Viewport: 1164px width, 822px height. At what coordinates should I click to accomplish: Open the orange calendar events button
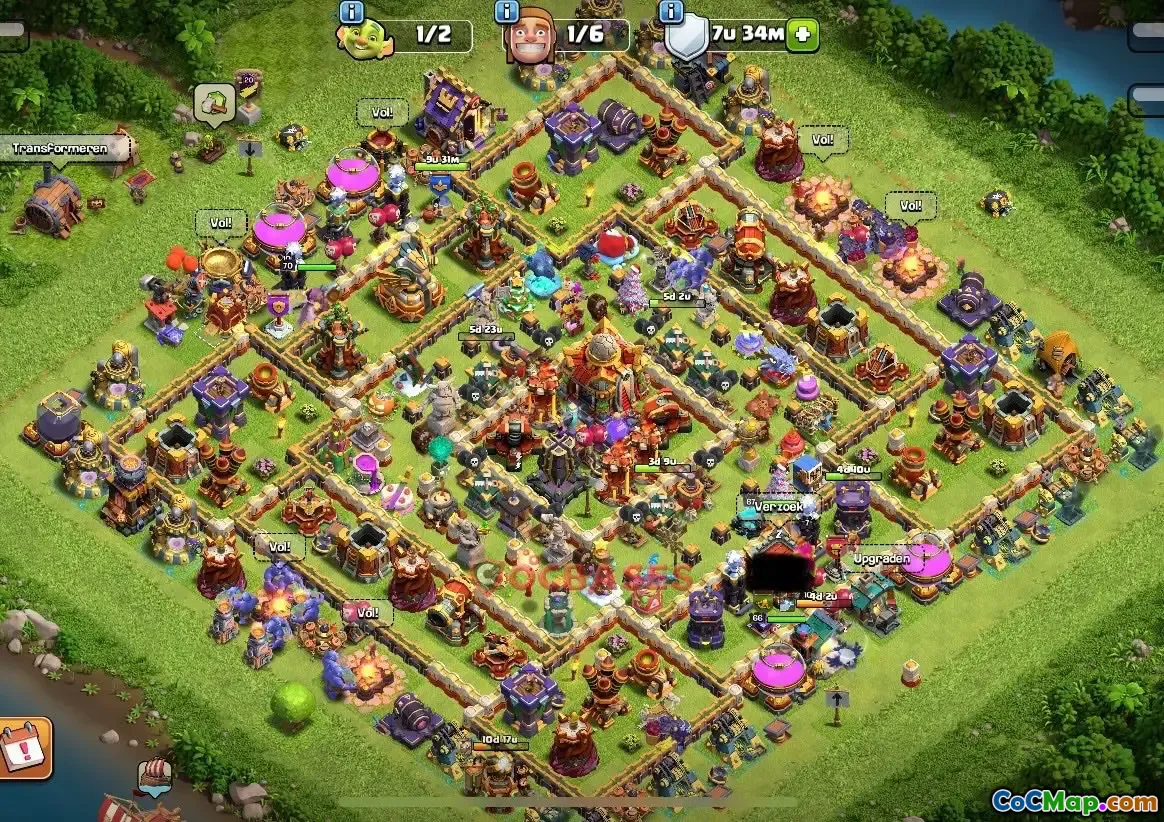[x=22, y=747]
